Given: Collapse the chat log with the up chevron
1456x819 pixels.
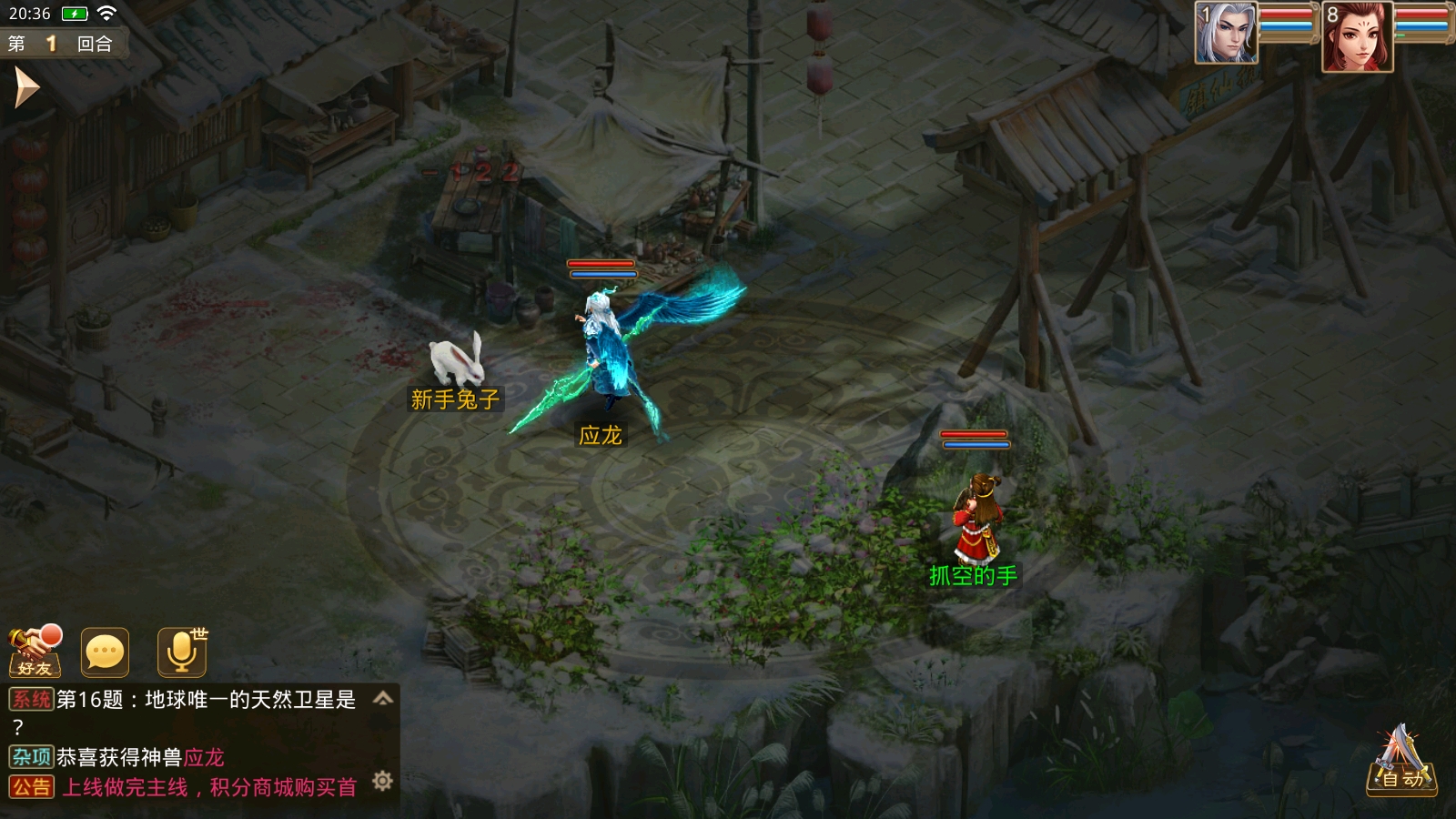Looking at the screenshot, I should (x=383, y=701).
